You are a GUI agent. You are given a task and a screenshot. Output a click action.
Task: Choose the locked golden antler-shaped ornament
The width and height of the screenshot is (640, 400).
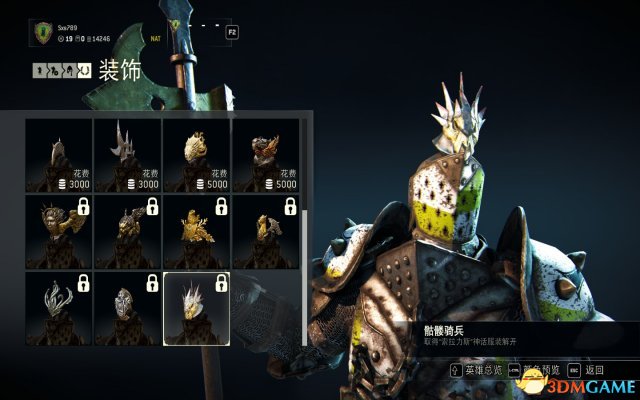point(197,229)
